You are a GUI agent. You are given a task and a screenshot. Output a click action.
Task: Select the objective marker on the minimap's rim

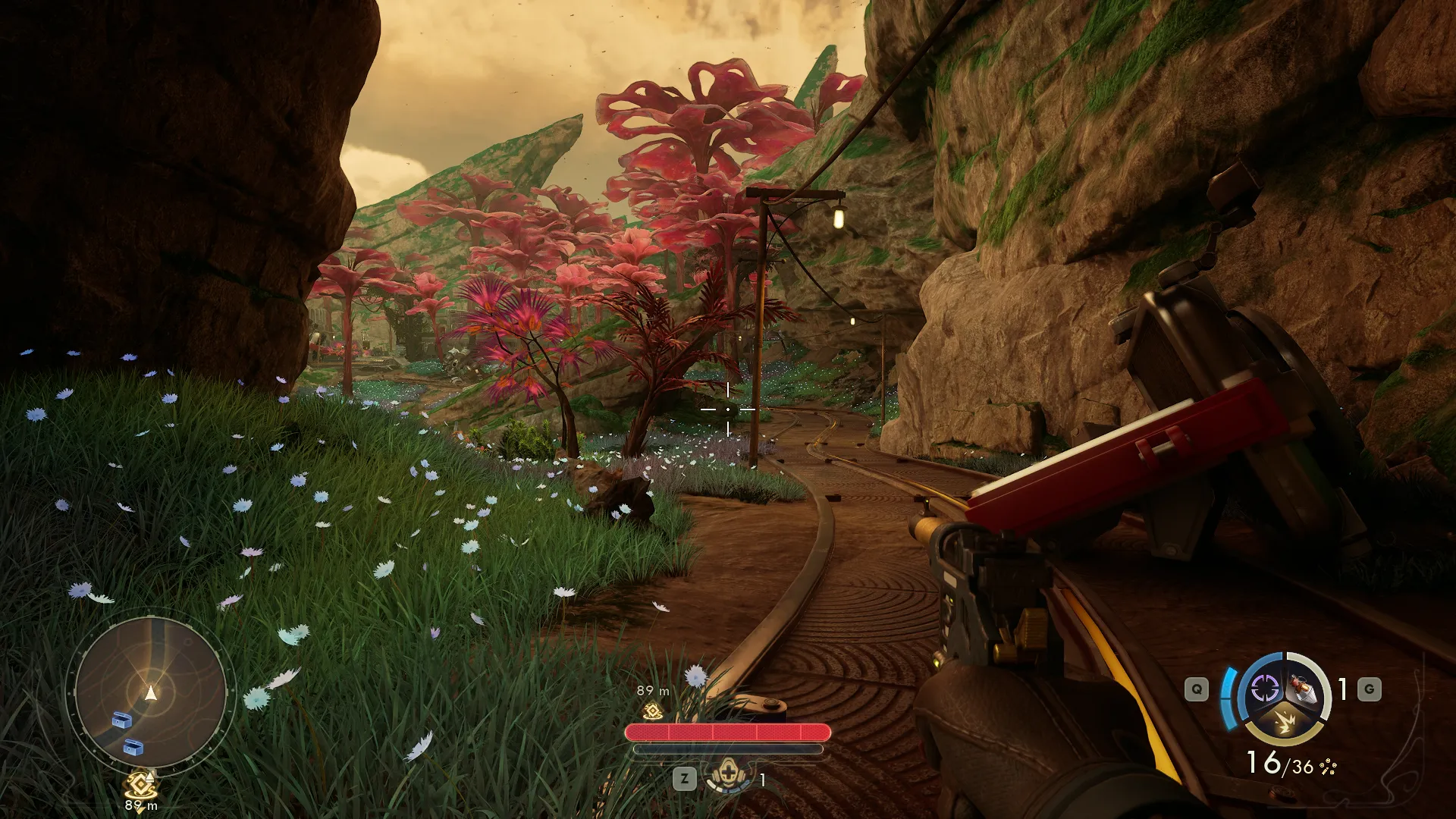(x=141, y=784)
